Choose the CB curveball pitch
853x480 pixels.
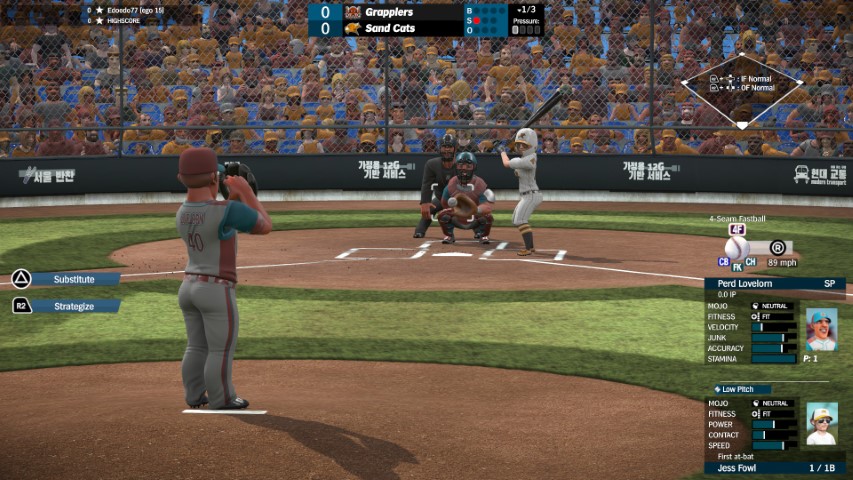click(x=723, y=261)
